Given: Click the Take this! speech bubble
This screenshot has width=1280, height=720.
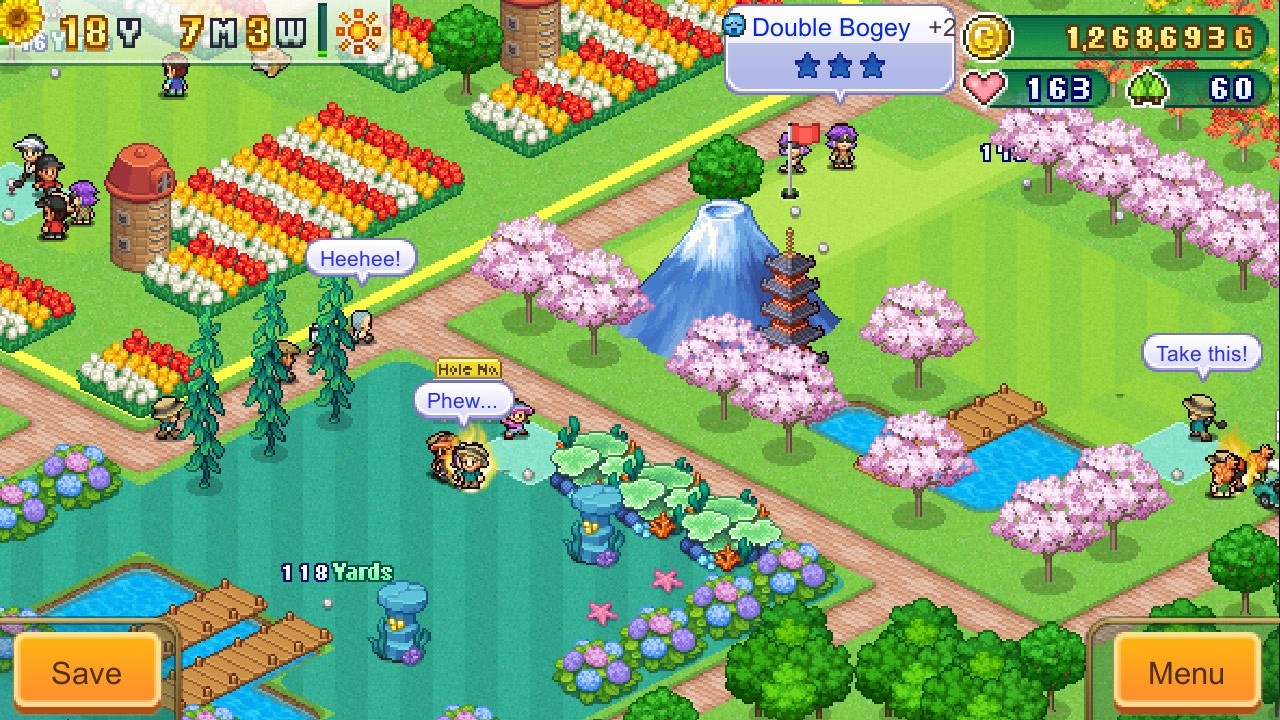Looking at the screenshot, I should click(1201, 353).
